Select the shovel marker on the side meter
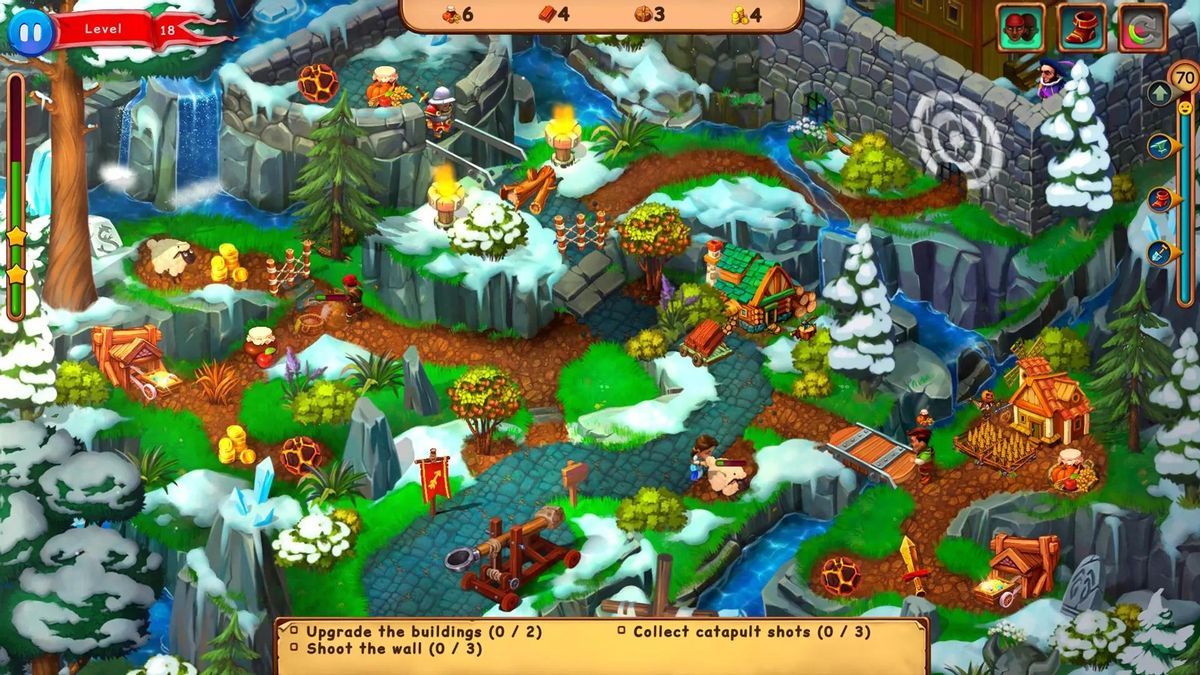The height and width of the screenshot is (675, 1200). [1160, 252]
